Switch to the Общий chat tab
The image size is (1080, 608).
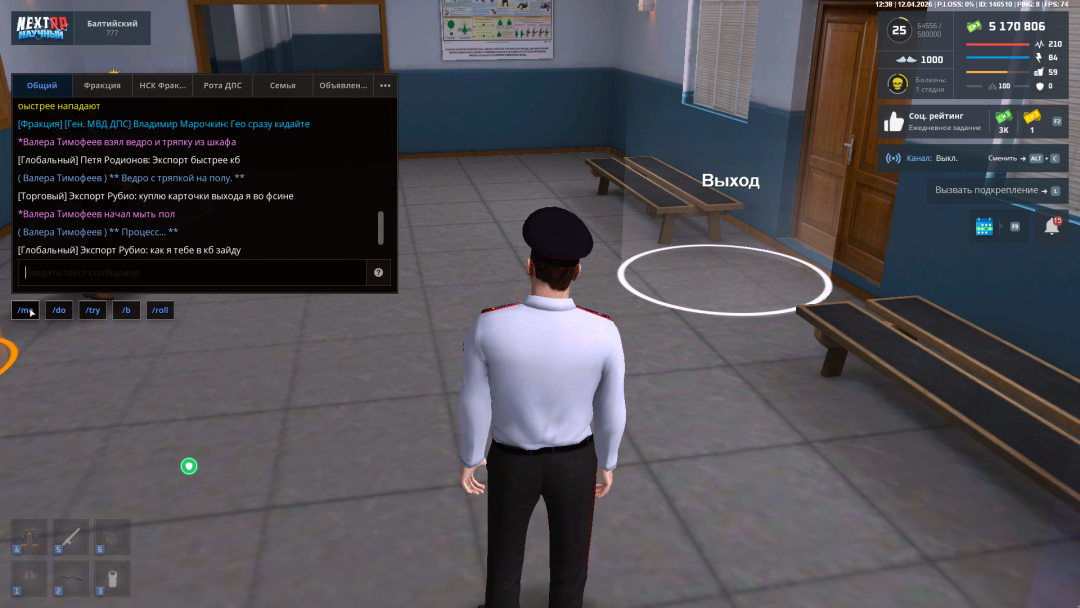click(x=42, y=86)
